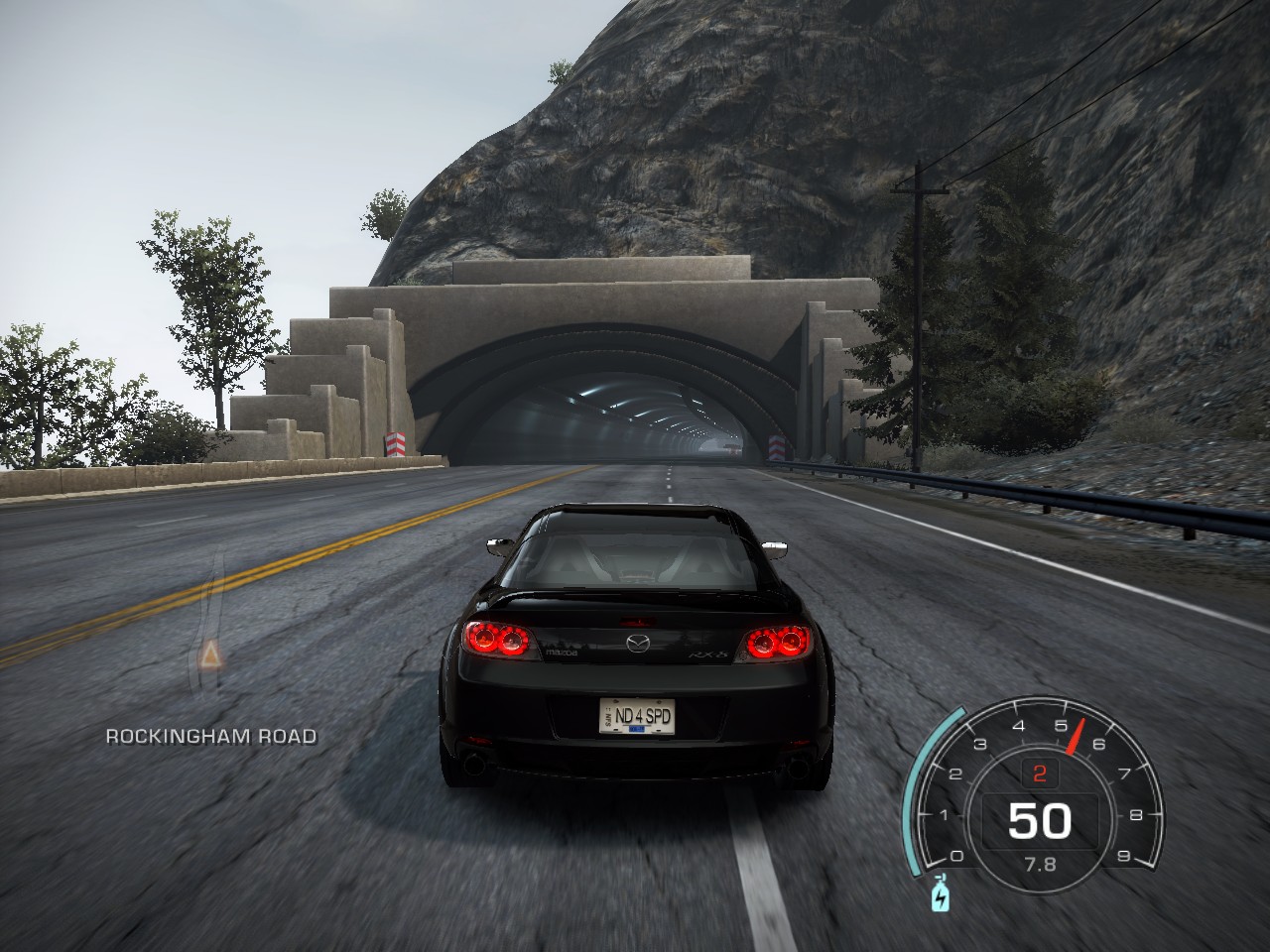The width and height of the screenshot is (1270, 952).
Task: Select the ROCKINGHAM ROAD label
Action: coord(209,738)
